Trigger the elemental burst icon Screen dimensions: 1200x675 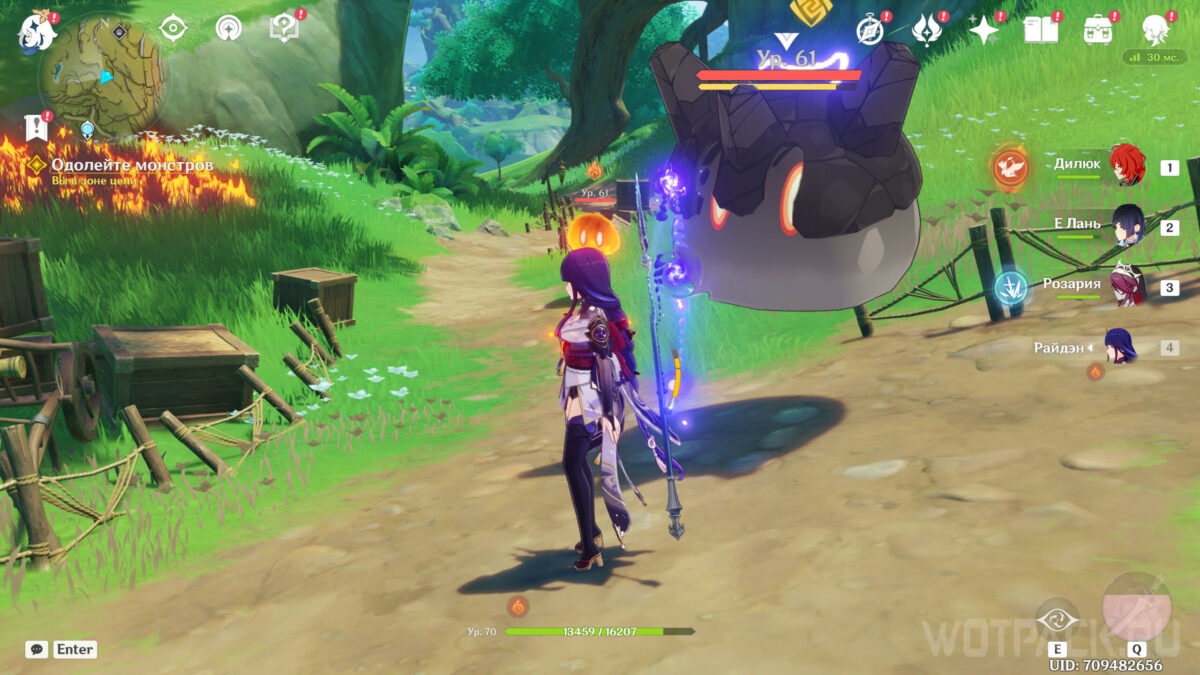(1136, 608)
